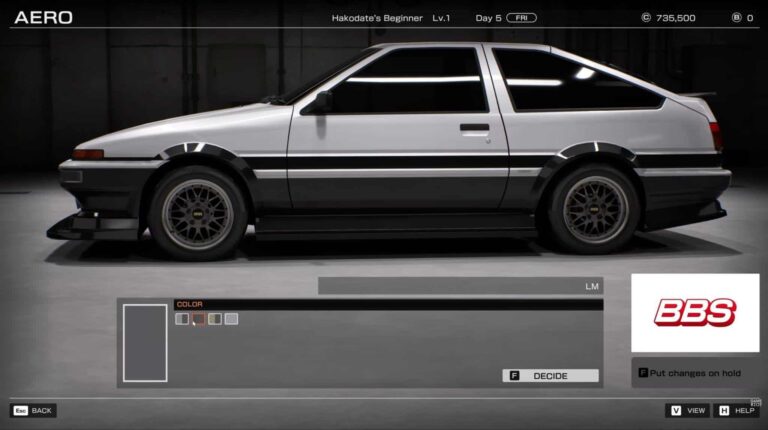768x430 pixels.
Task: Pick the light silver color swatch
Action: pyautogui.click(x=231, y=319)
